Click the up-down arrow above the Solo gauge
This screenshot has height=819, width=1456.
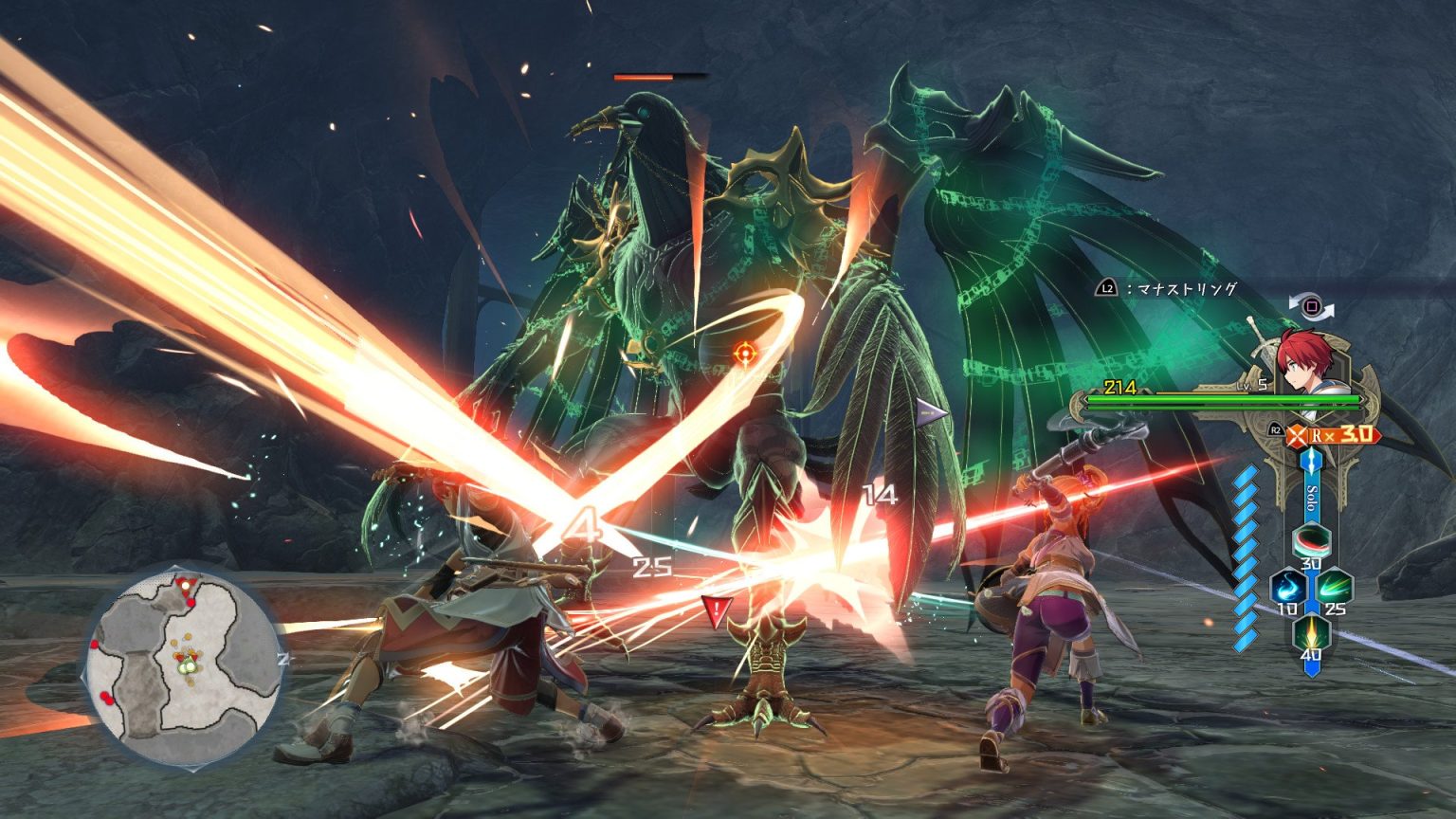click(1309, 458)
